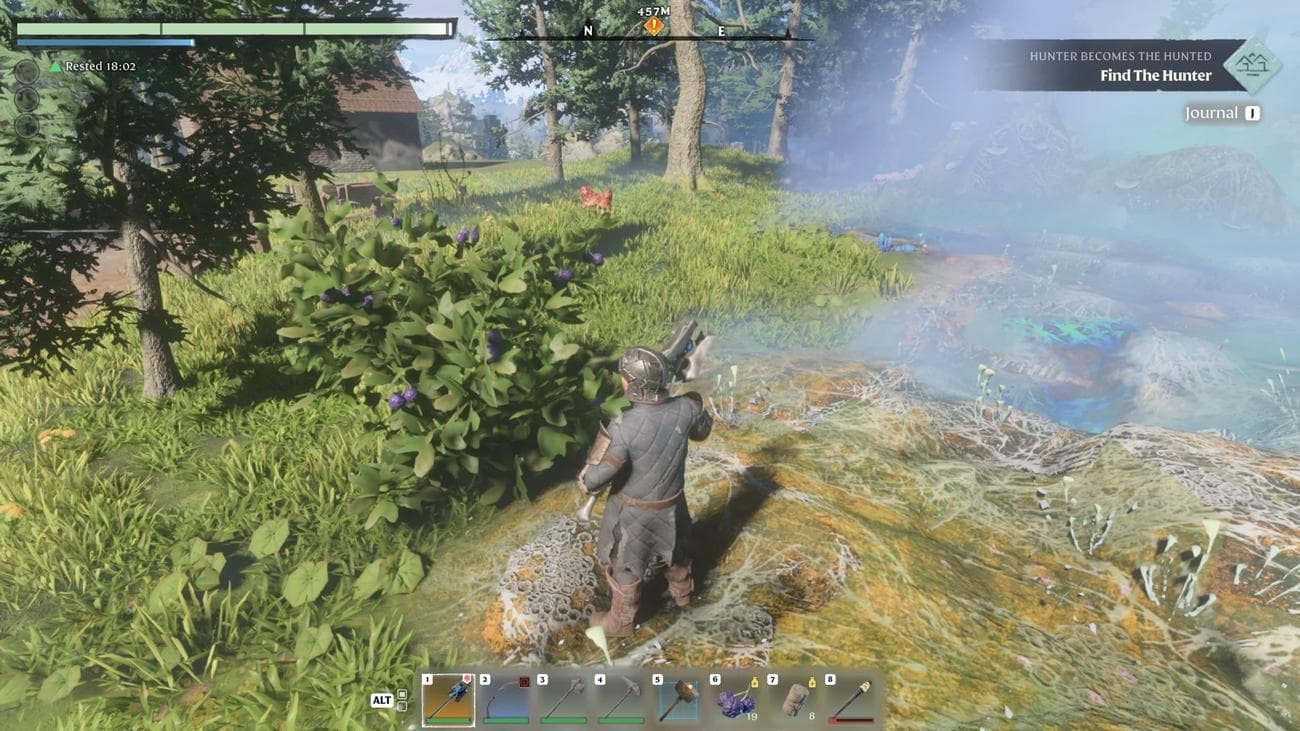This screenshot has width=1300, height=731.
Task: Choose the axe in hotbar slot 3
Action: pos(563,699)
